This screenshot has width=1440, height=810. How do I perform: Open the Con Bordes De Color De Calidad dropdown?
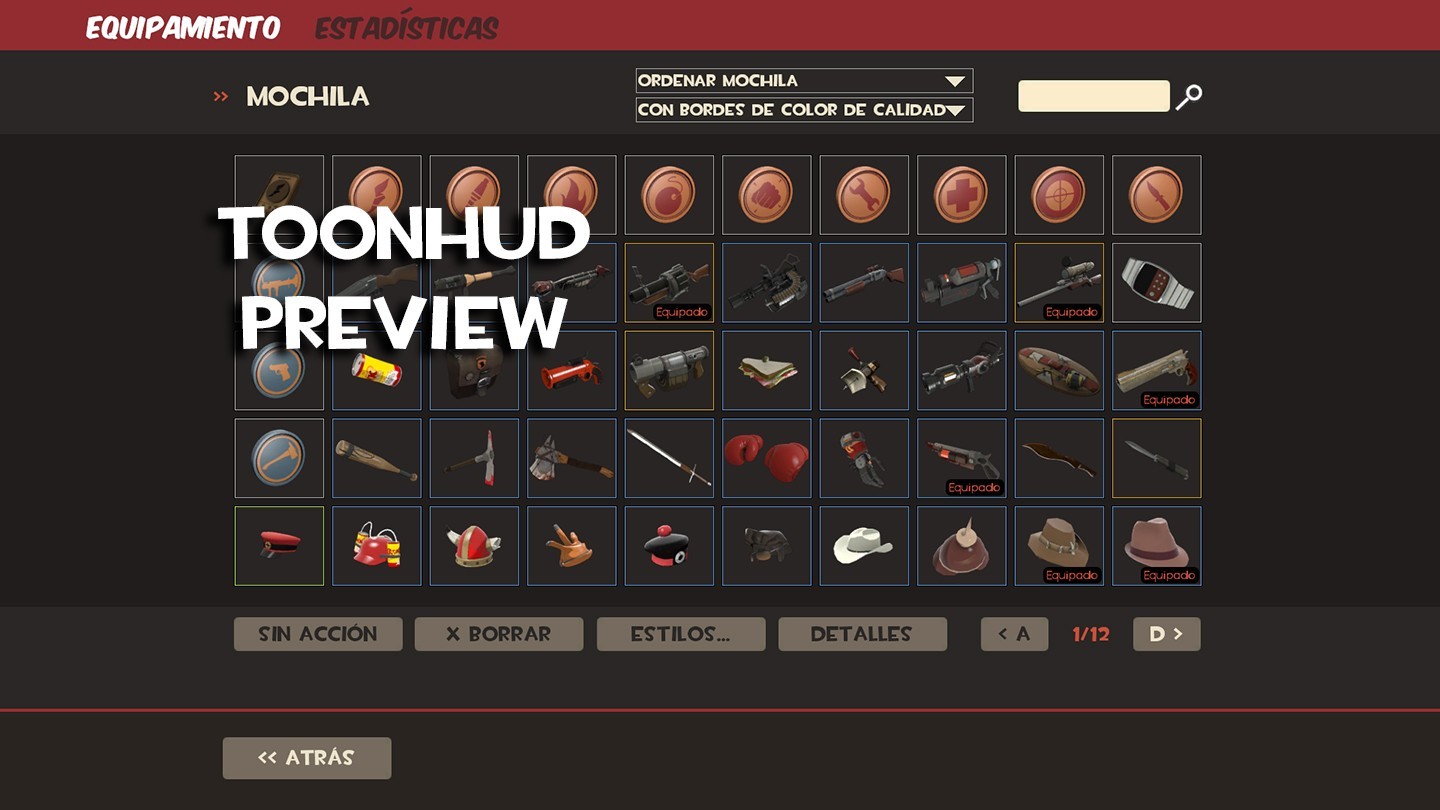[803, 110]
